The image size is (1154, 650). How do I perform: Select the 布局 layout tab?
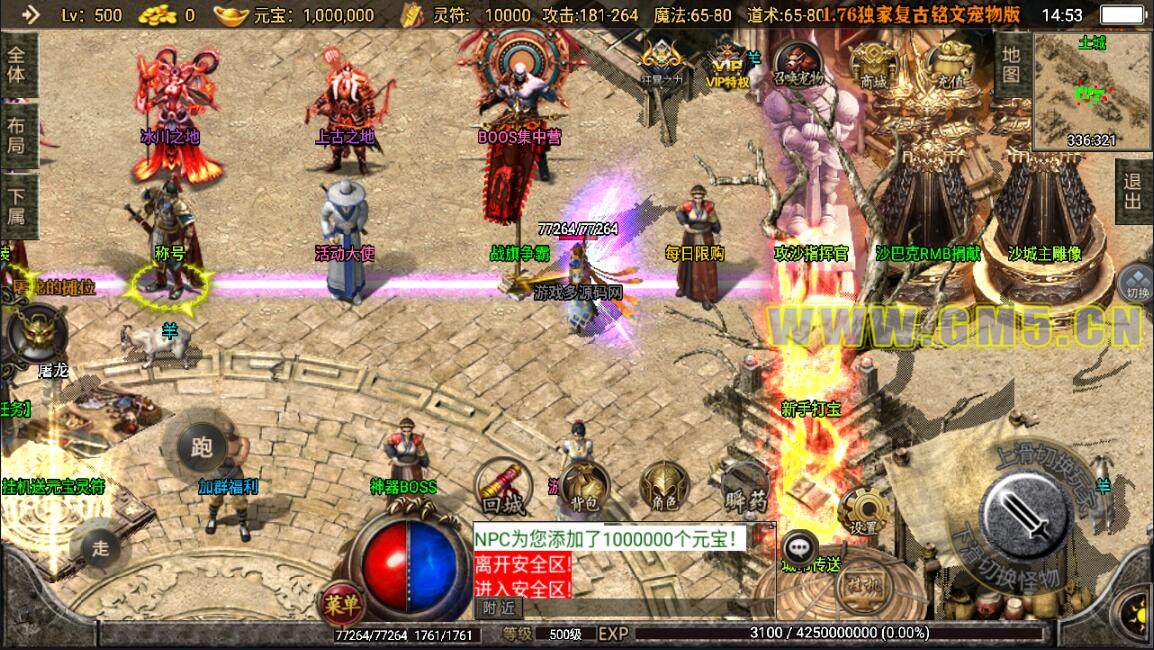17,134
